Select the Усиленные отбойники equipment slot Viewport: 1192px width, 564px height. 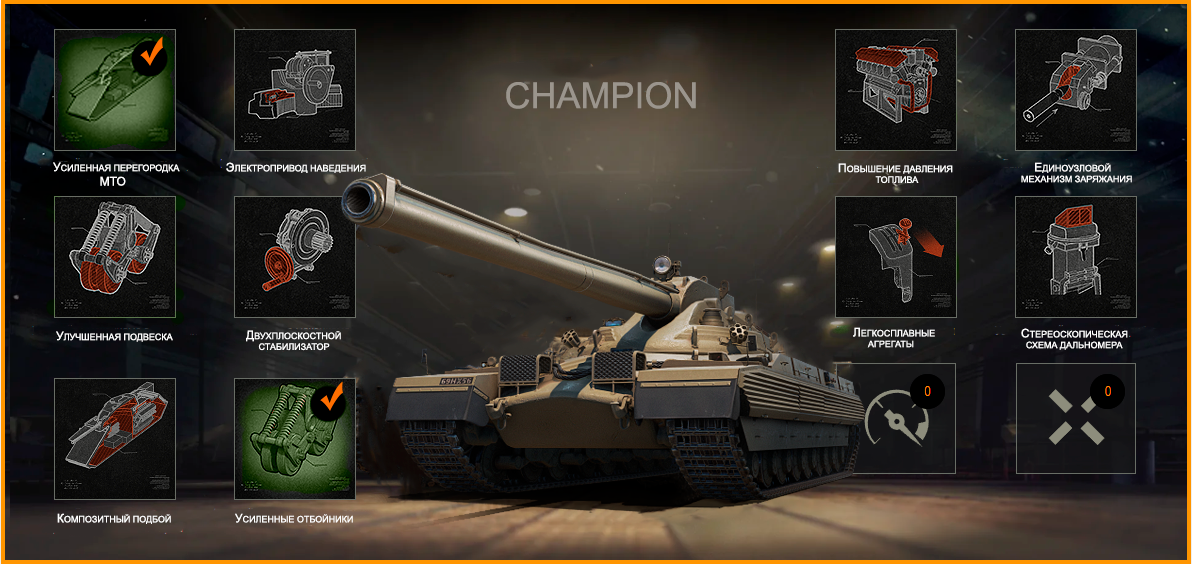tap(295, 439)
